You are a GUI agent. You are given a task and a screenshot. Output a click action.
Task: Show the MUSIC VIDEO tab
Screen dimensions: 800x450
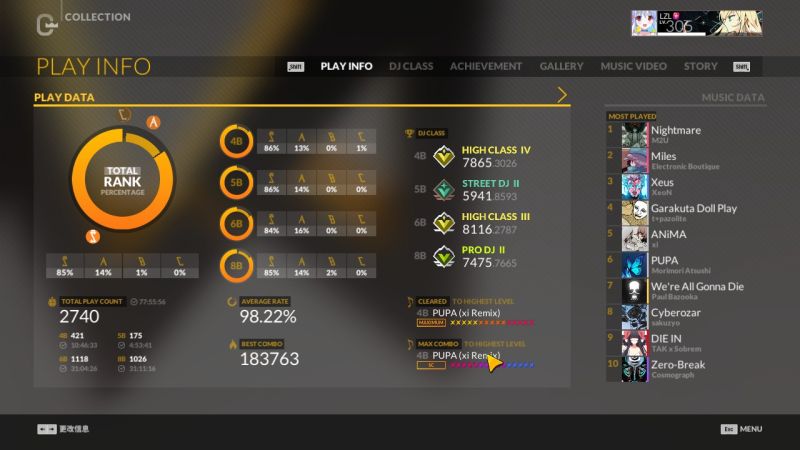click(633, 66)
